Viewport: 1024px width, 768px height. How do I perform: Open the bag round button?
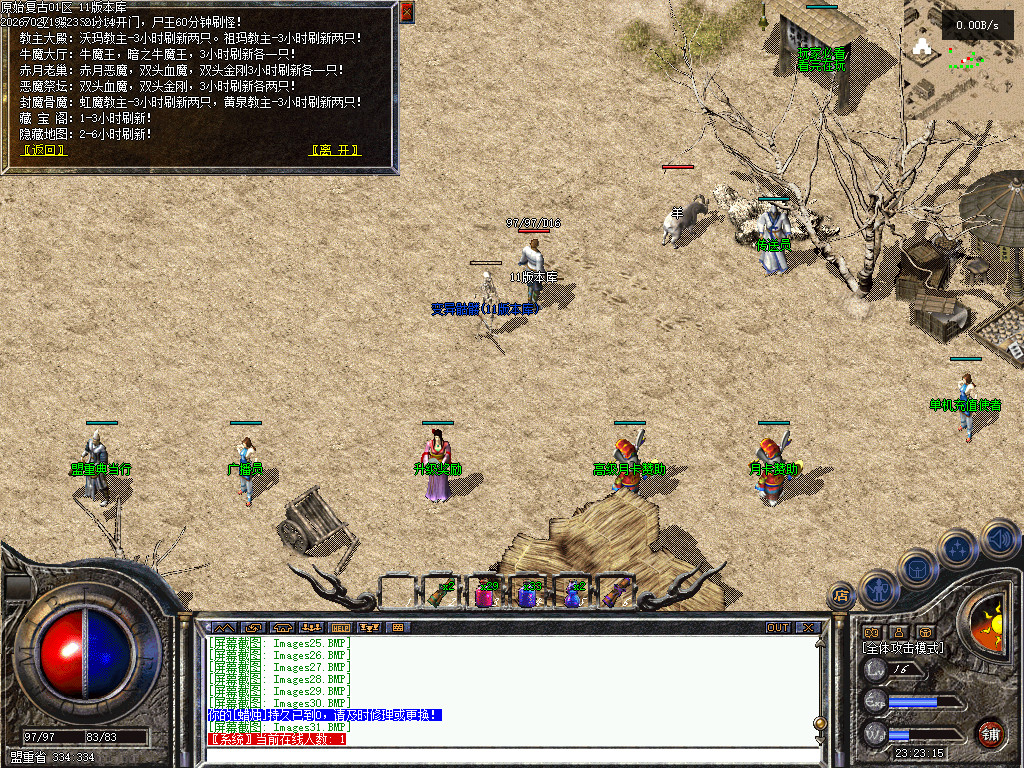[918, 568]
